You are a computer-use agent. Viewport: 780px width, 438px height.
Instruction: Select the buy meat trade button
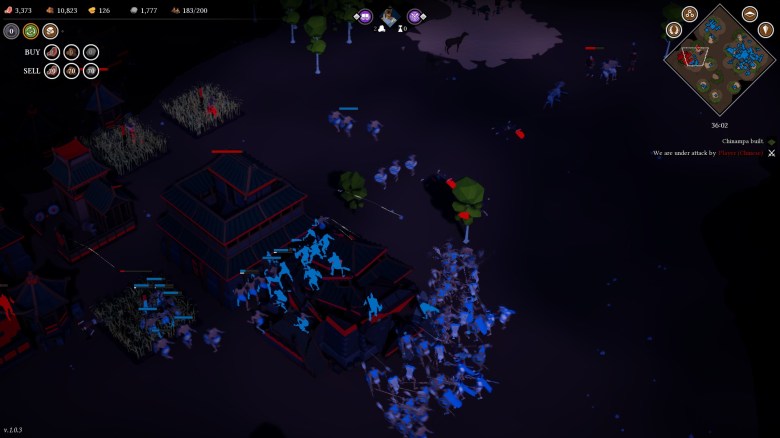51,52
